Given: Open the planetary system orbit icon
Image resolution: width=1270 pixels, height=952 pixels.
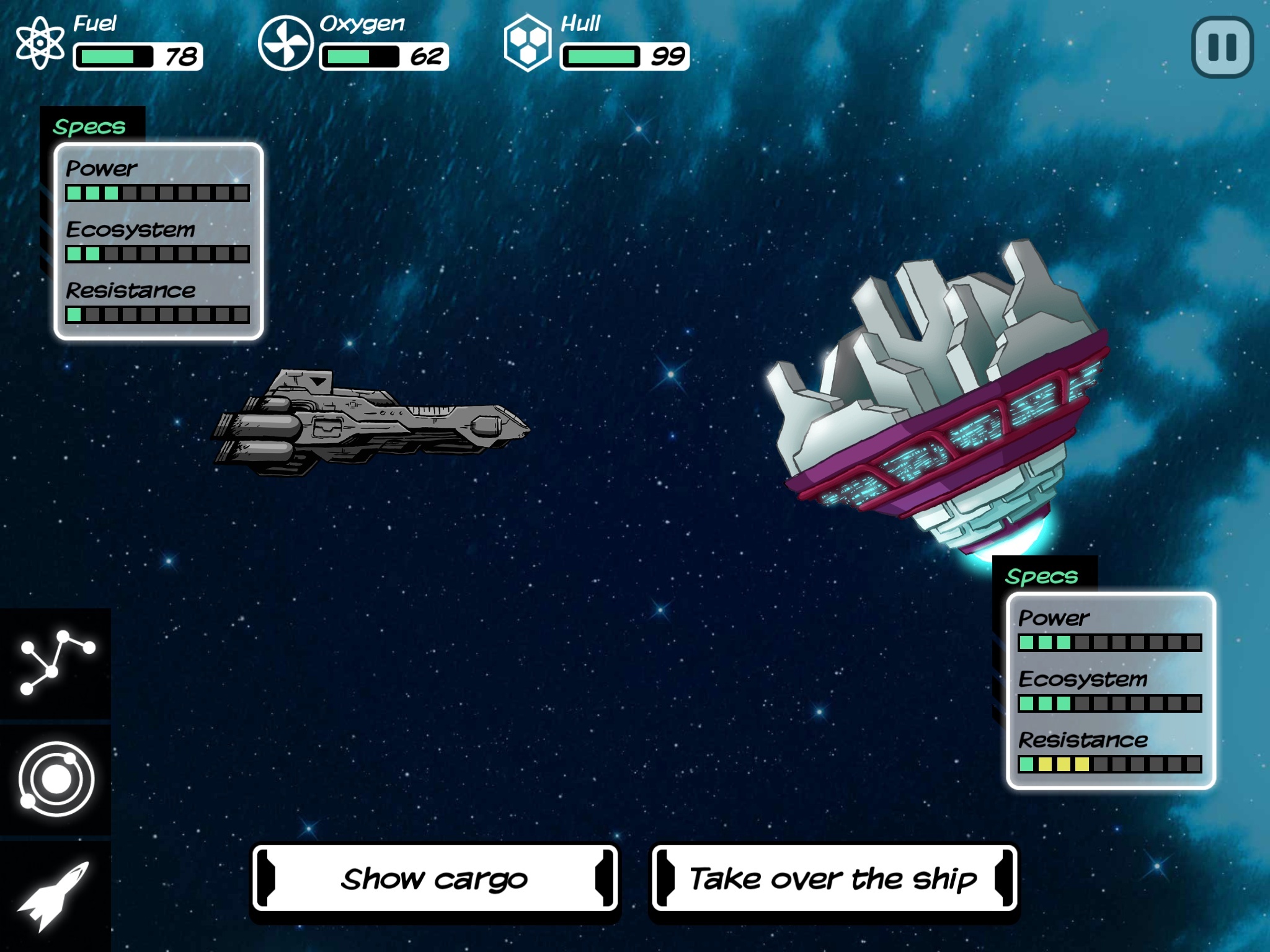Looking at the screenshot, I should 56,778.
